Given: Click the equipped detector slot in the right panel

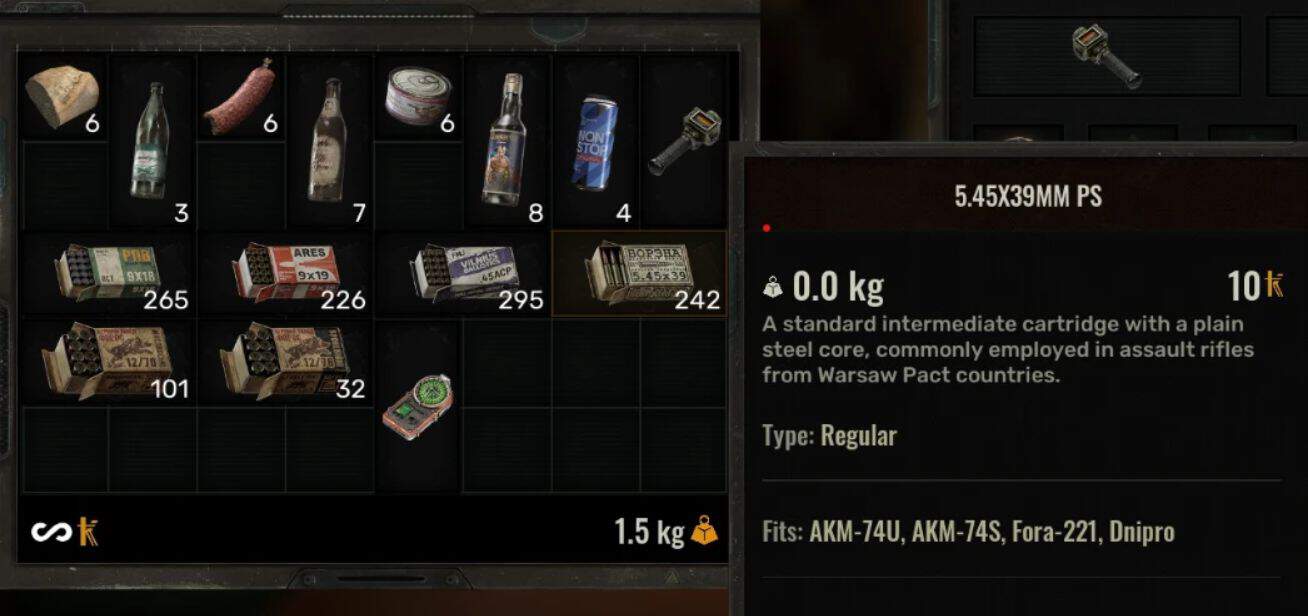Looking at the screenshot, I should (1105, 56).
